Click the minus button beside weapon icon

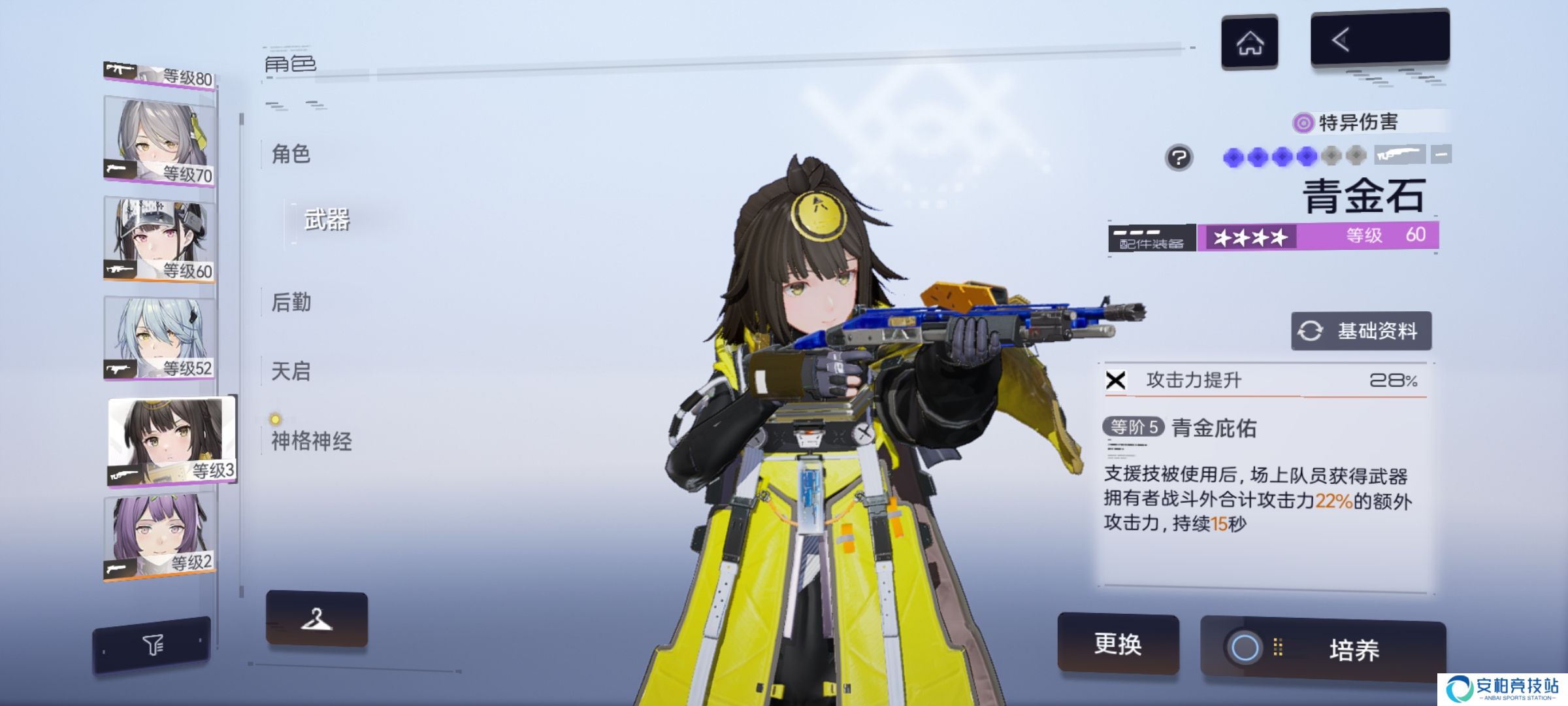[1441, 155]
